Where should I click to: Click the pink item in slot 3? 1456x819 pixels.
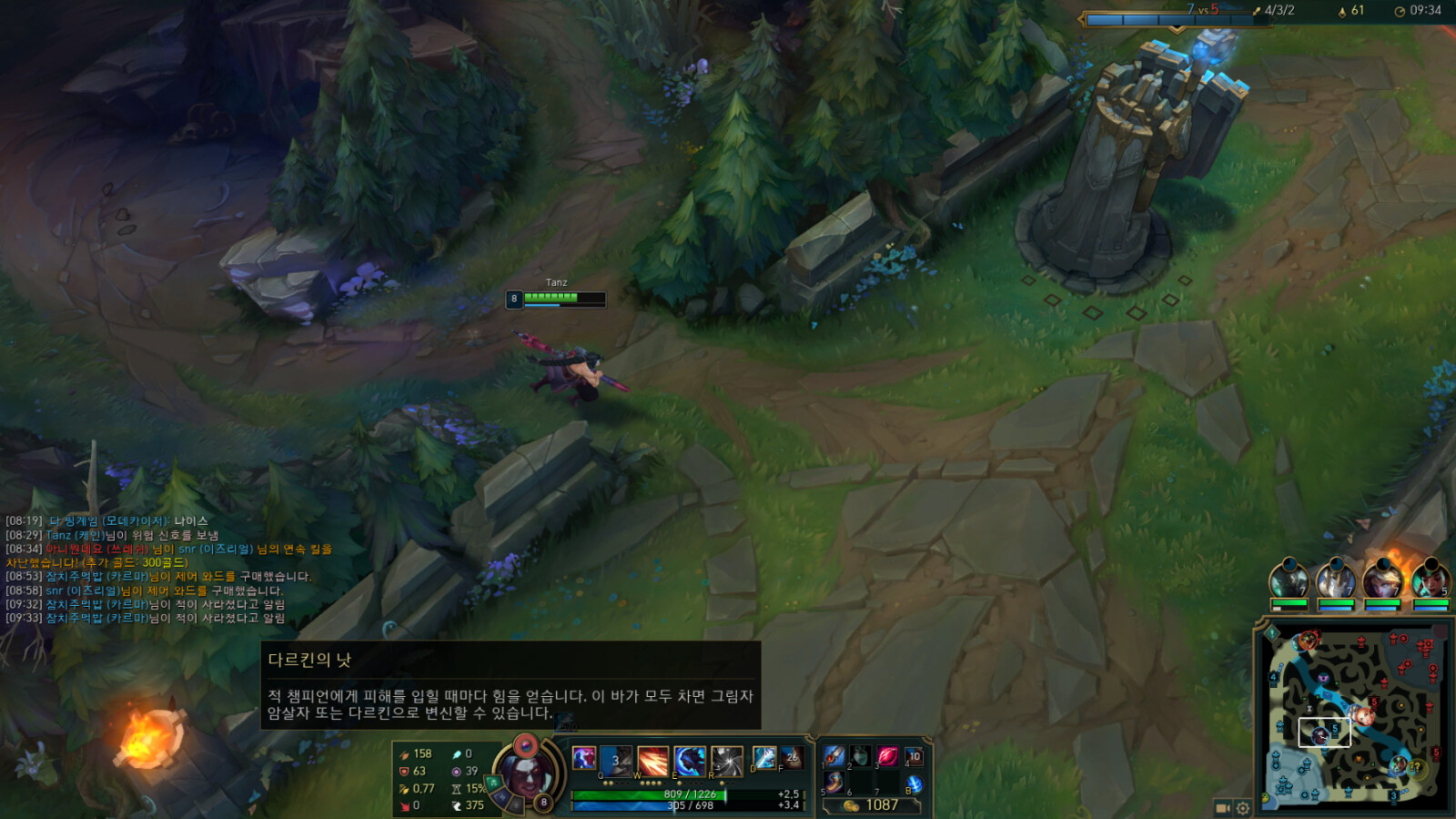(887, 755)
